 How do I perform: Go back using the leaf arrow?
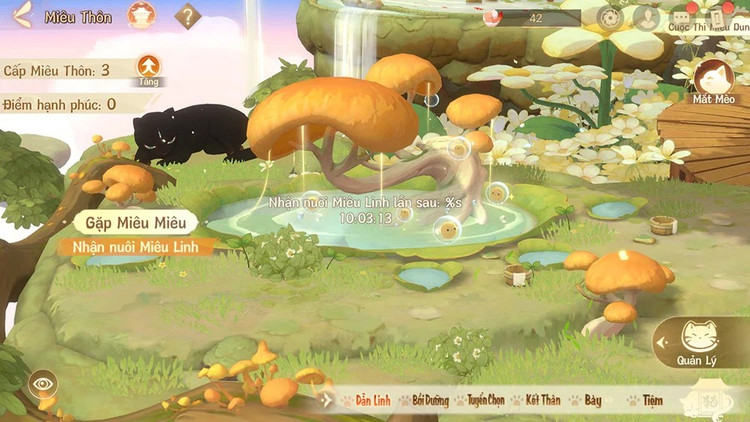[x=22, y=15]
